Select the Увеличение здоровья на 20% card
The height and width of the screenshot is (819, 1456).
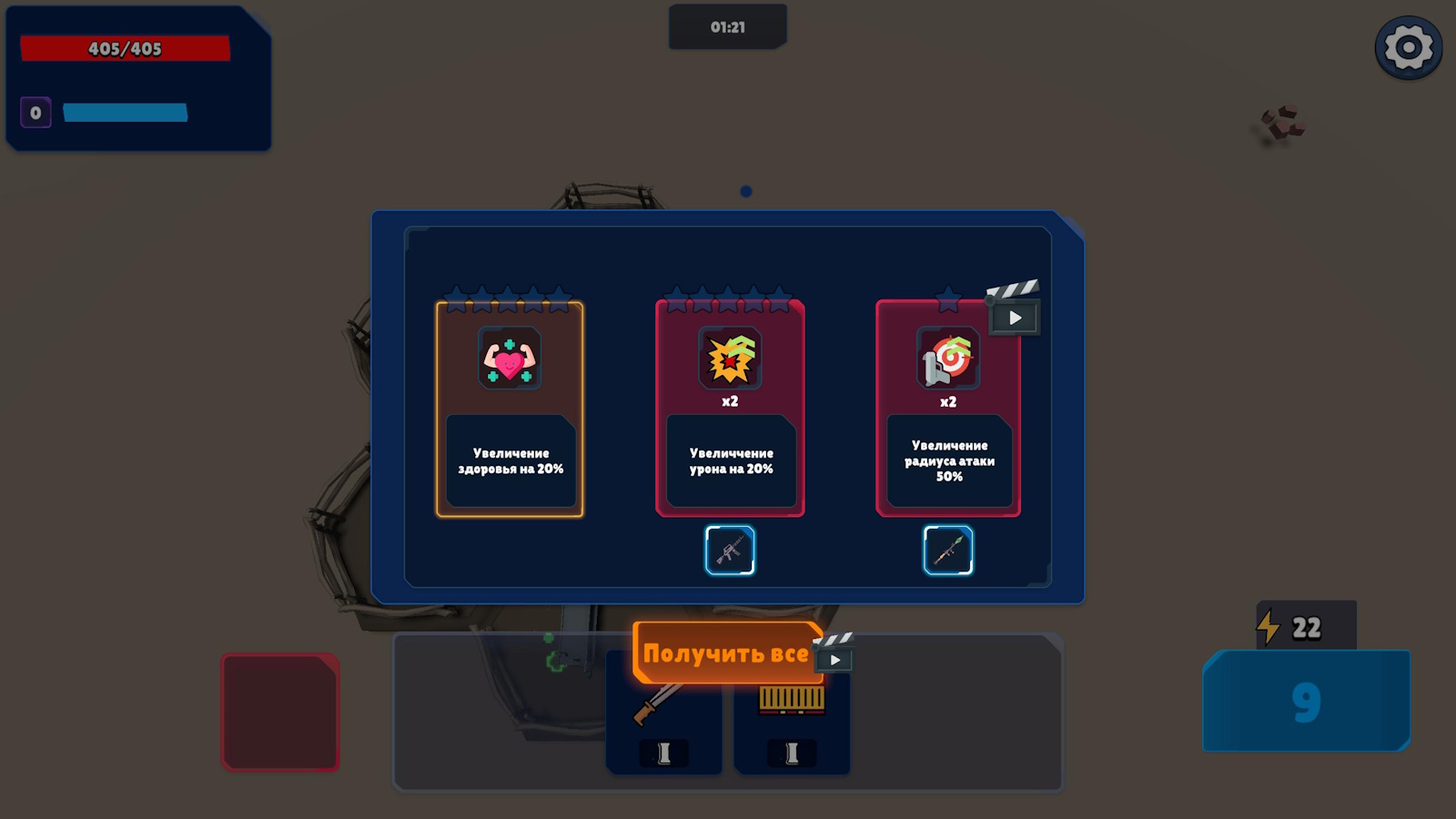click(x=511, y=409)
